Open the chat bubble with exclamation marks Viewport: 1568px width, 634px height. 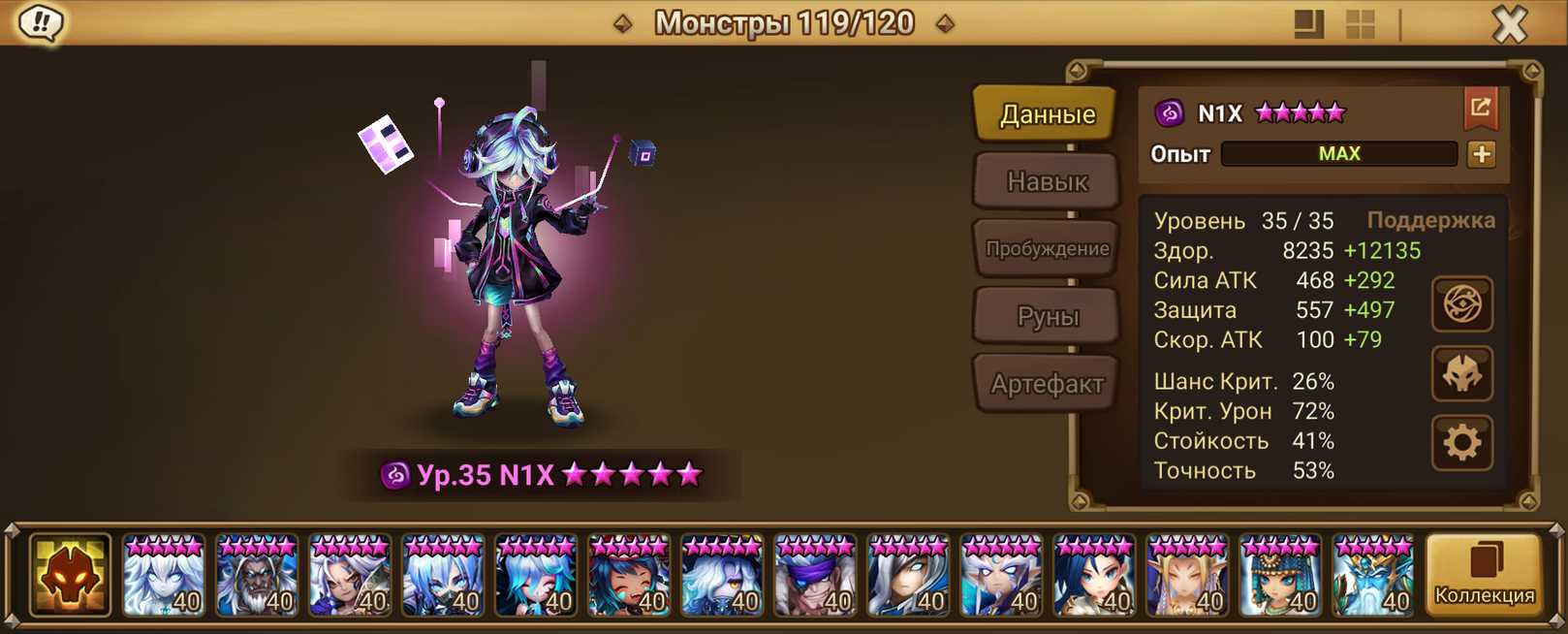[41, 22]
